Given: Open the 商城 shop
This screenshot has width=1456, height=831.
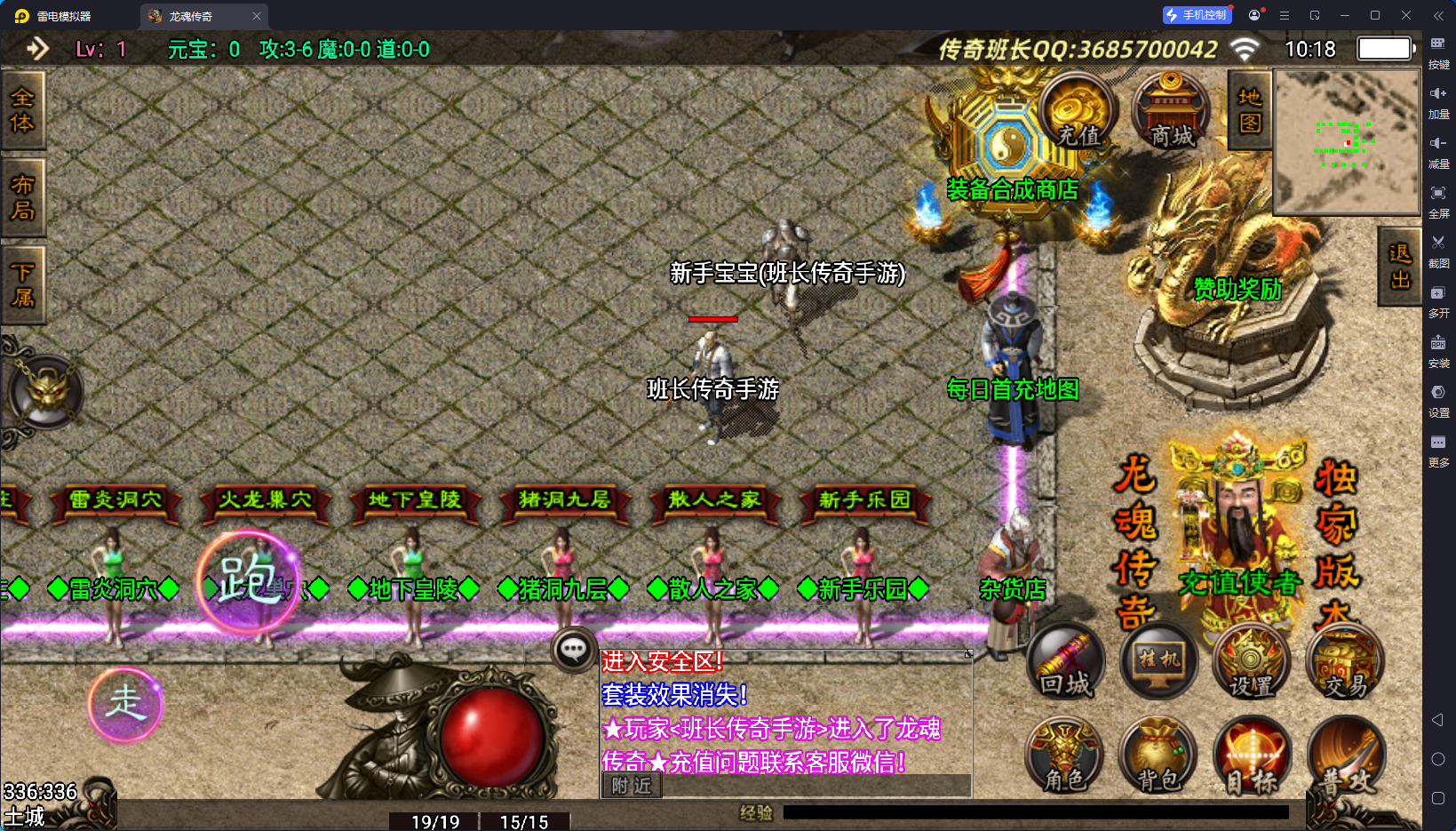Looking at the screenshot, I should 1172,113.
